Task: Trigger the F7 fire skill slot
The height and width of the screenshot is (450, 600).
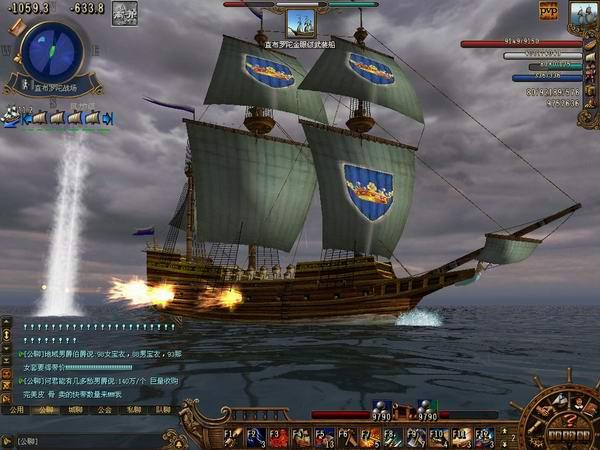Action: 369,436
